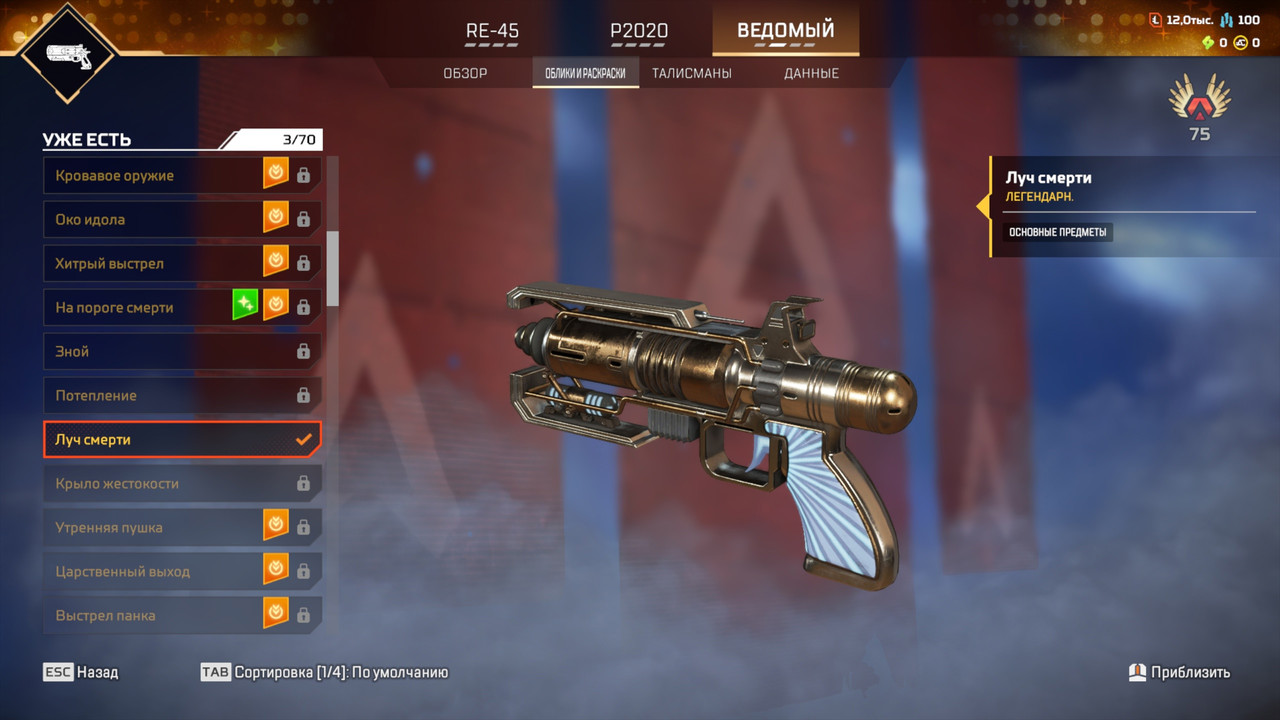Open the ВЕДОМЫЙ weapon tab
This screenshot has width=1280, height=720.
click(x=785, y=31)
